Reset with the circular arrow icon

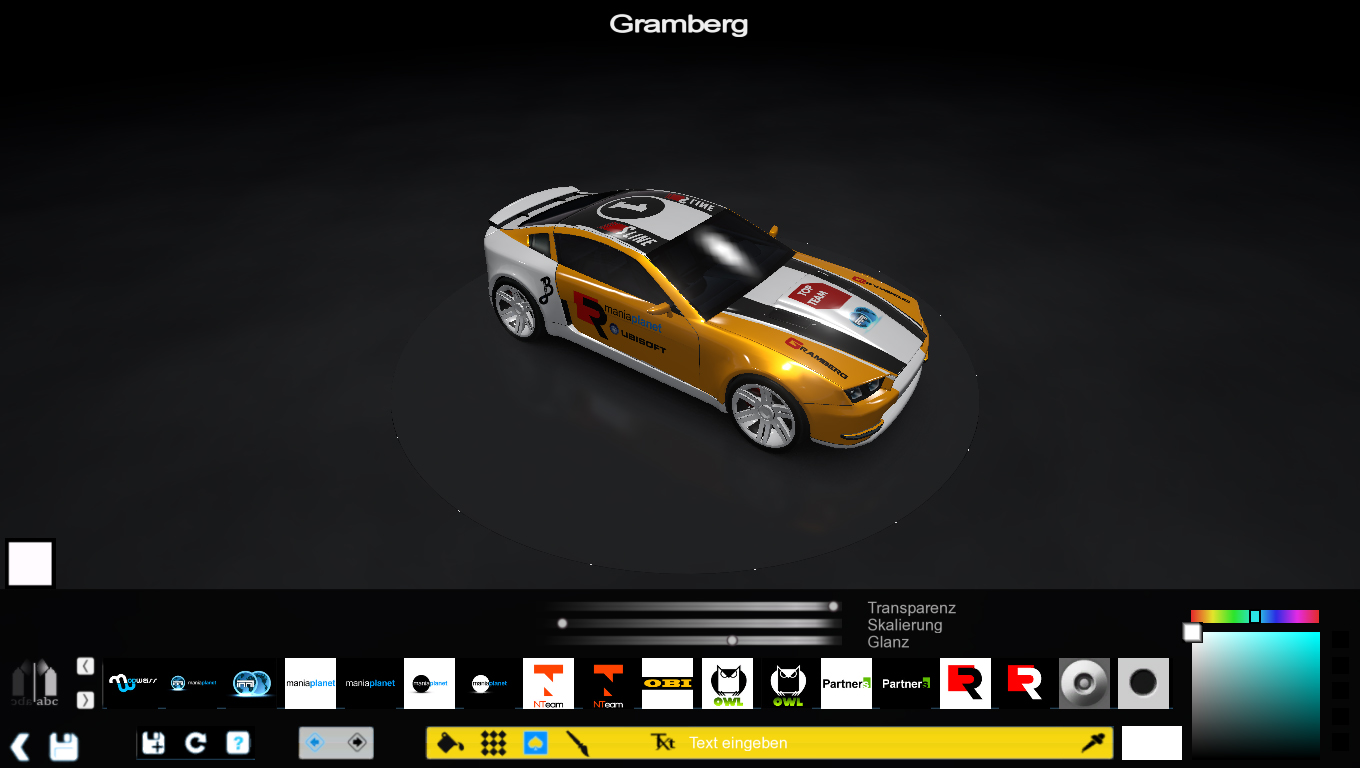(x=196, y=743)
